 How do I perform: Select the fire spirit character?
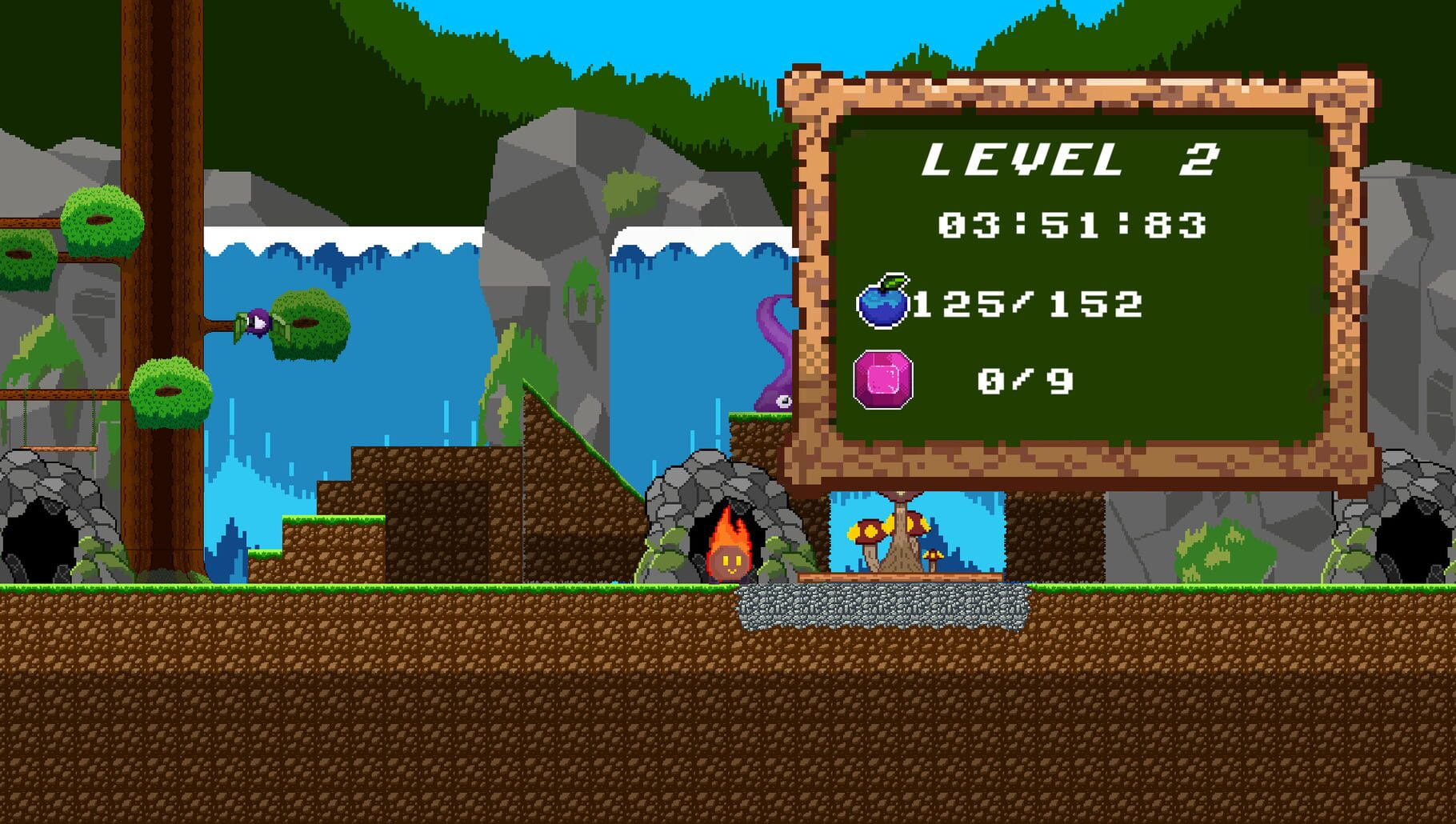point(729,560)
